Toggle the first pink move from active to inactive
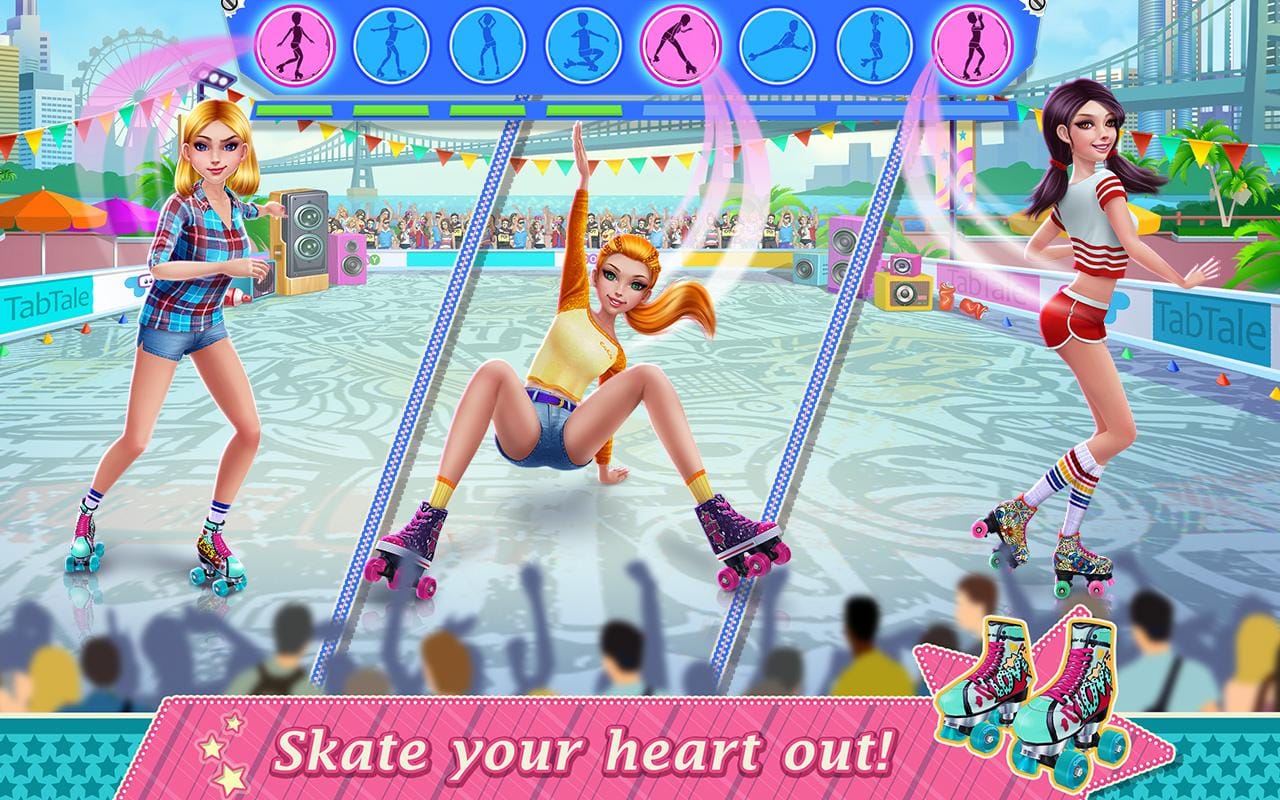Viewport: 1280px width, 800px height. click(295, 45)
